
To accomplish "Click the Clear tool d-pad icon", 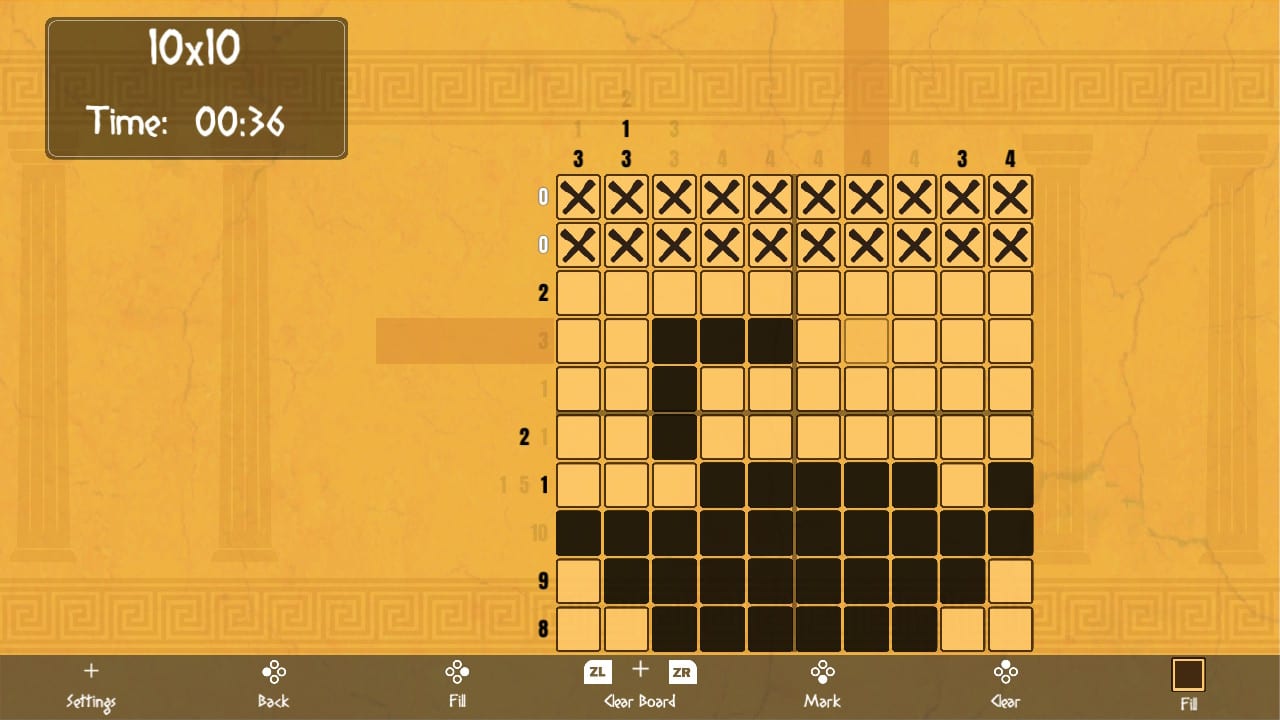I will [x=1006, y=673].
